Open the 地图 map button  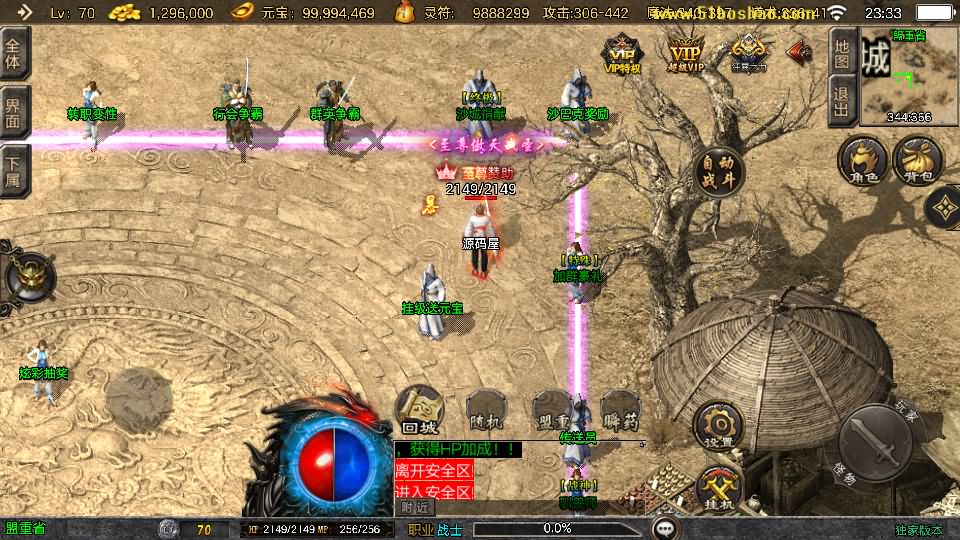pyautogui.click(x=843, y=49)
